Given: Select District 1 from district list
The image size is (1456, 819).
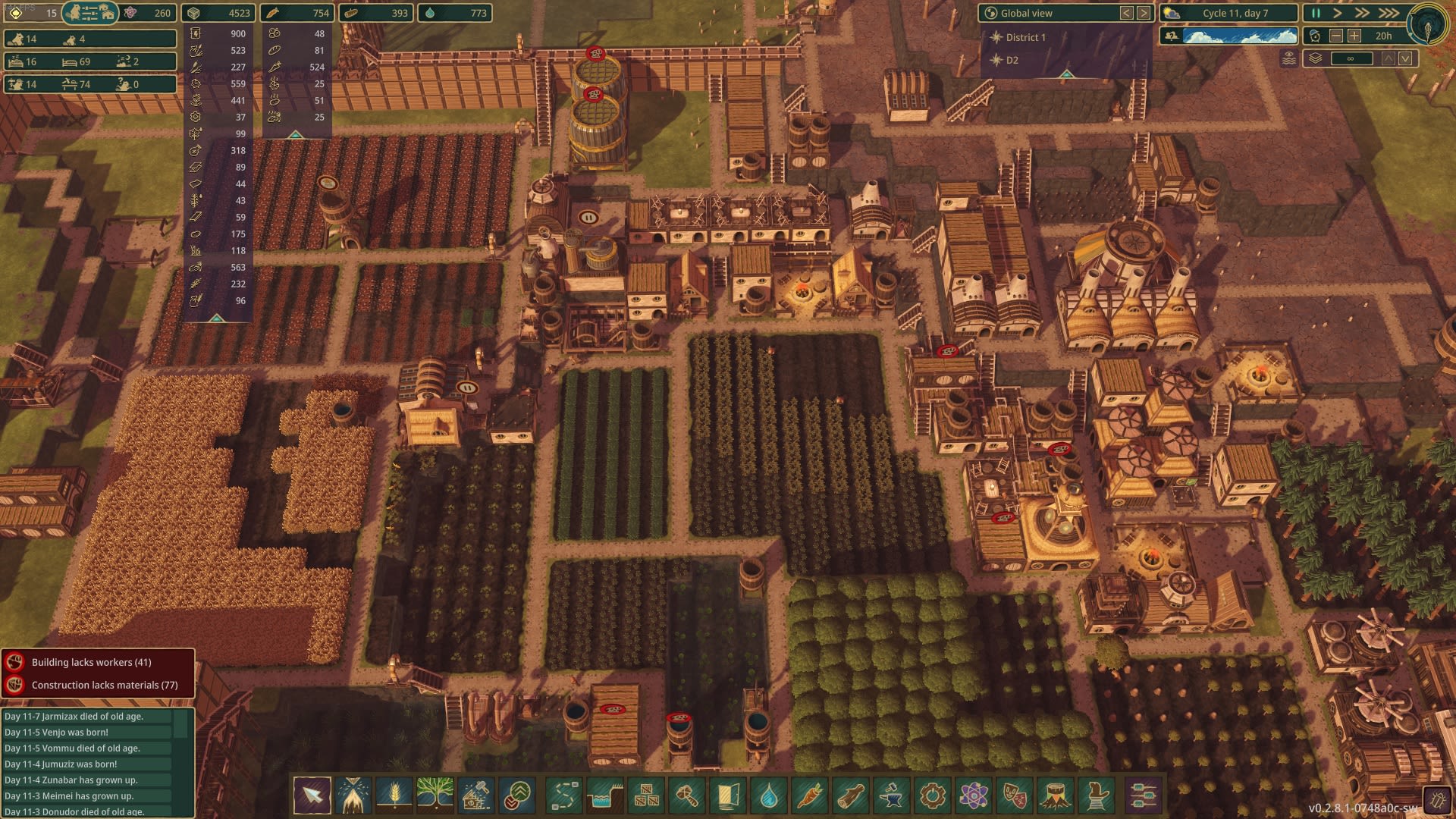Looking at the screenshot, I should tap(1025, 37).
